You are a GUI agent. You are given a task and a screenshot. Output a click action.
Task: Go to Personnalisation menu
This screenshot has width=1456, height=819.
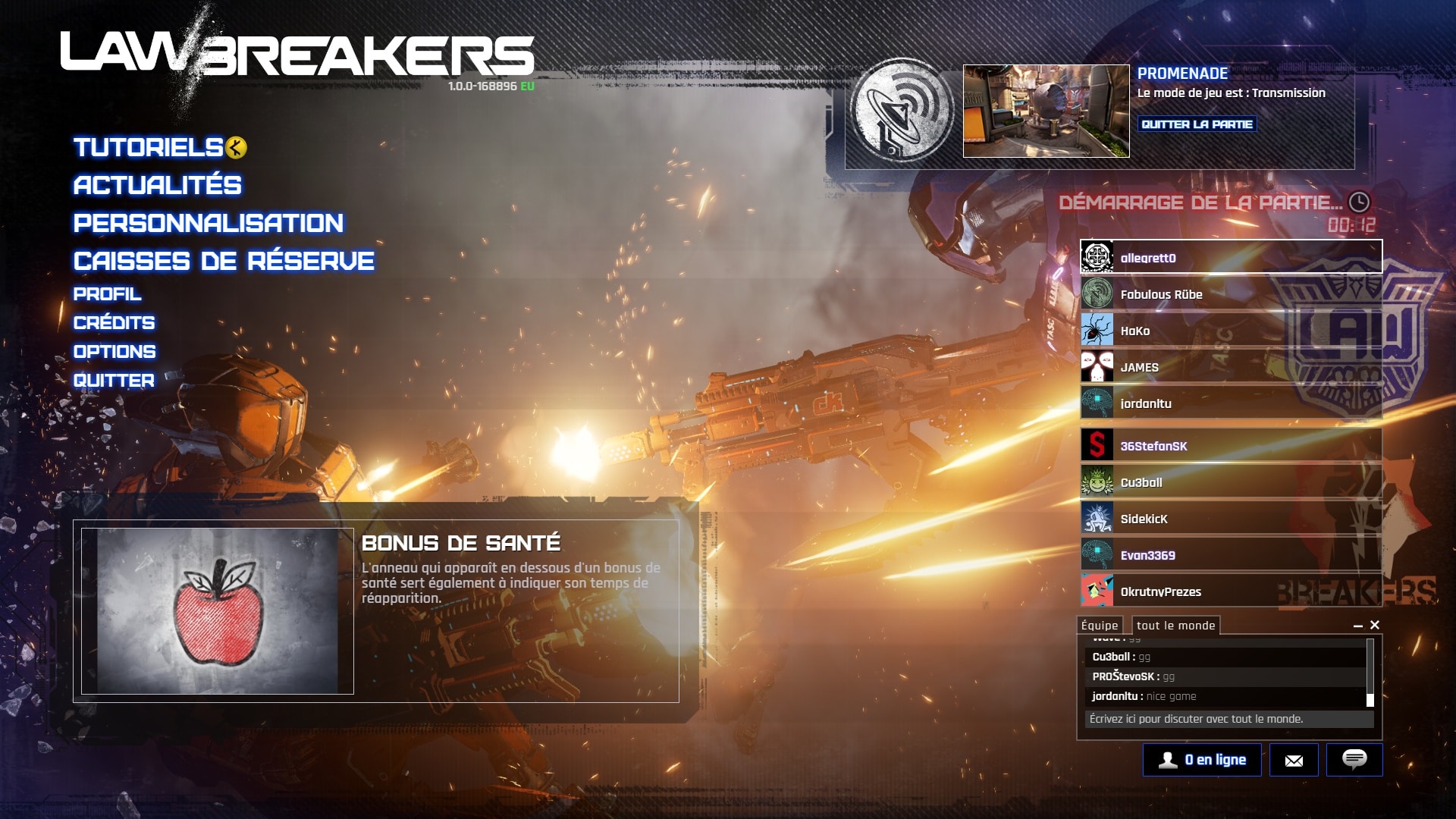tap(209, 223)
